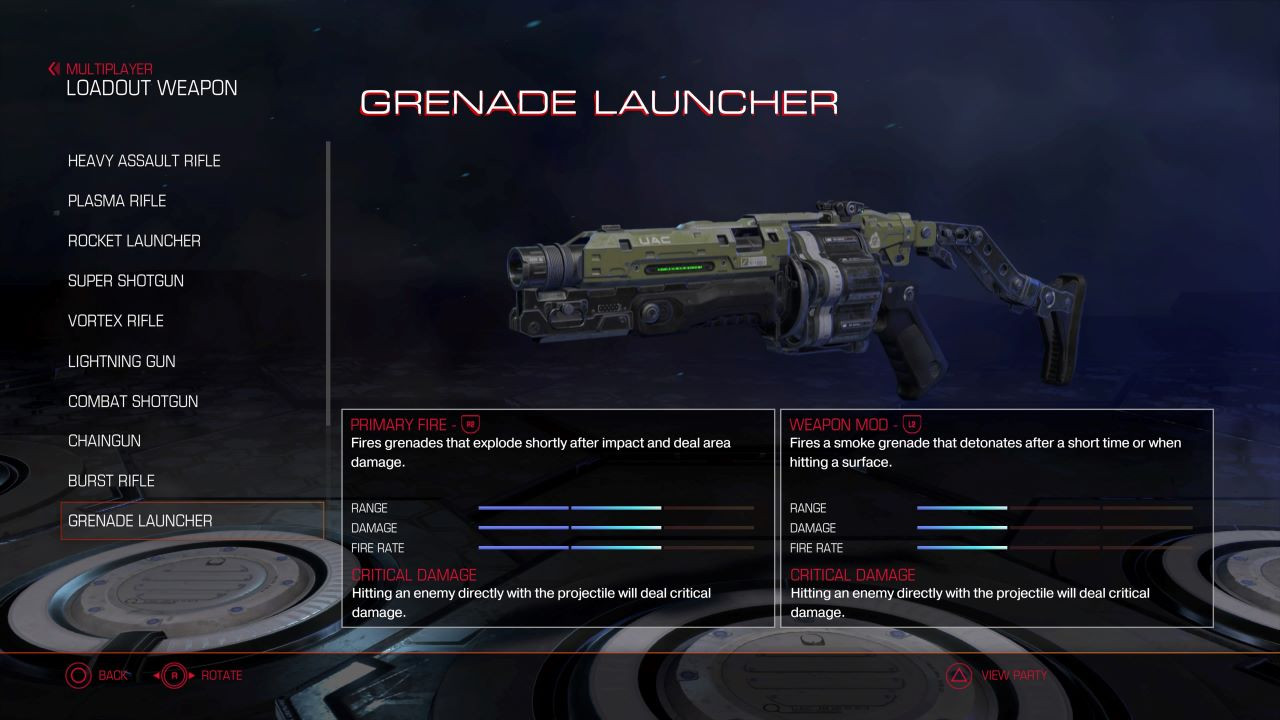The image size is (1280, 720).
Task: Go back using the Back button
Action: (96, 676)
